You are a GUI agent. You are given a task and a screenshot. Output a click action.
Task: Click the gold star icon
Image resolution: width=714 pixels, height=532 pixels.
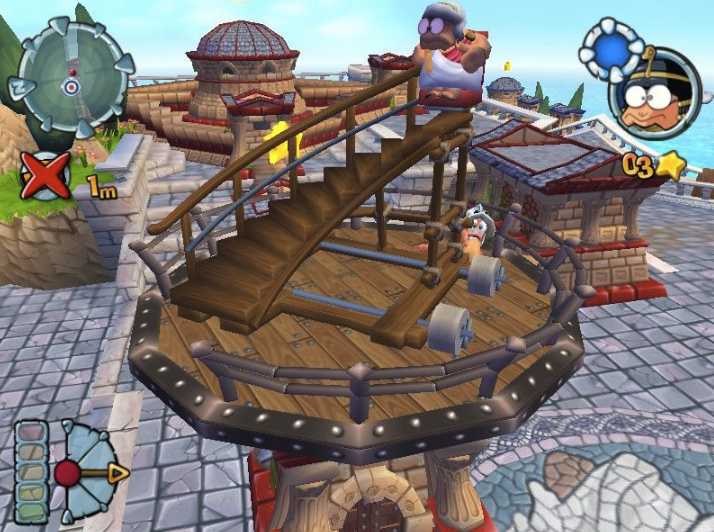tap(671, 167)
